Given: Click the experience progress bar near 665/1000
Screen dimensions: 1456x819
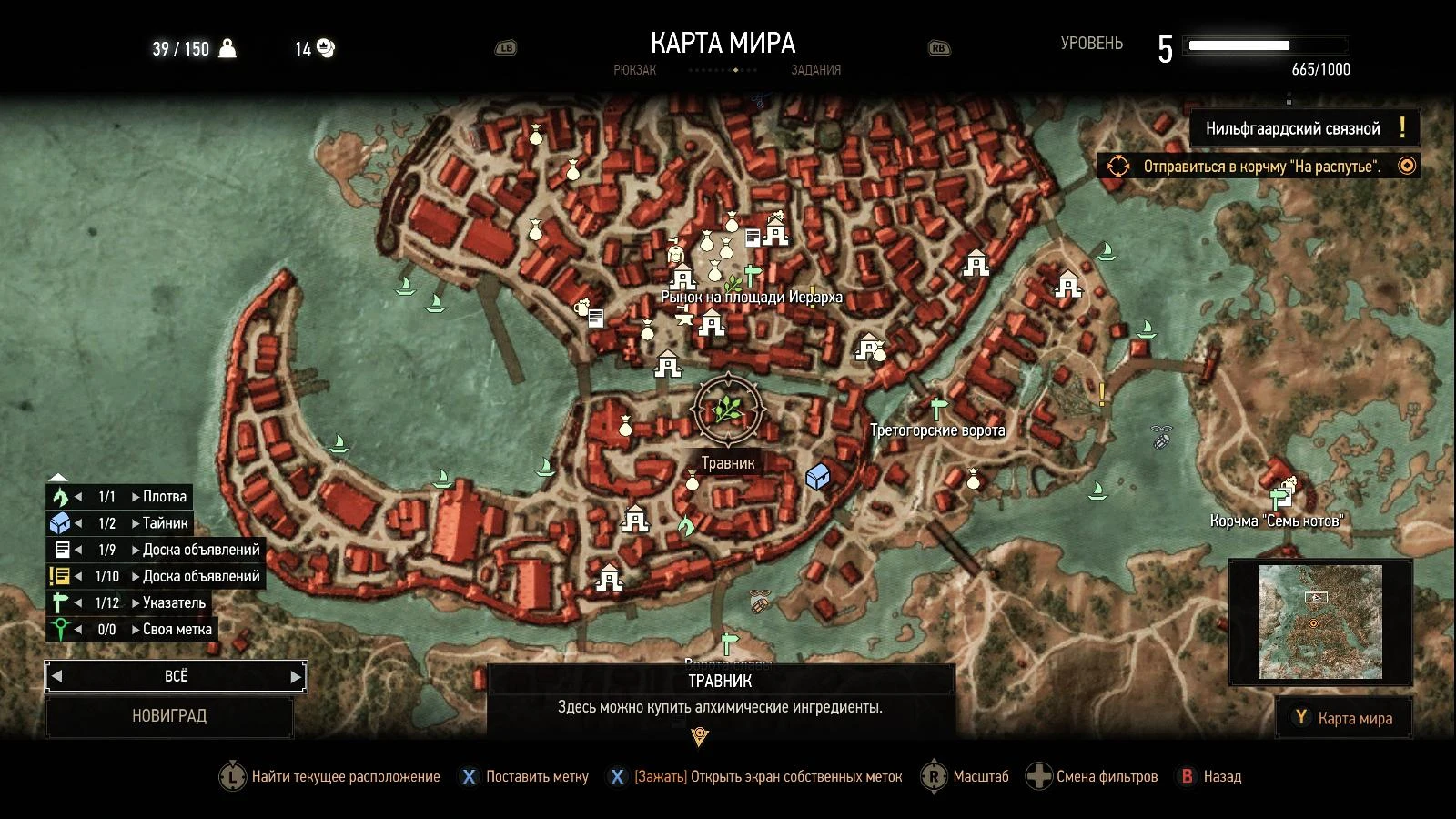Looking at the screenshot, I should coord(1264,43).
